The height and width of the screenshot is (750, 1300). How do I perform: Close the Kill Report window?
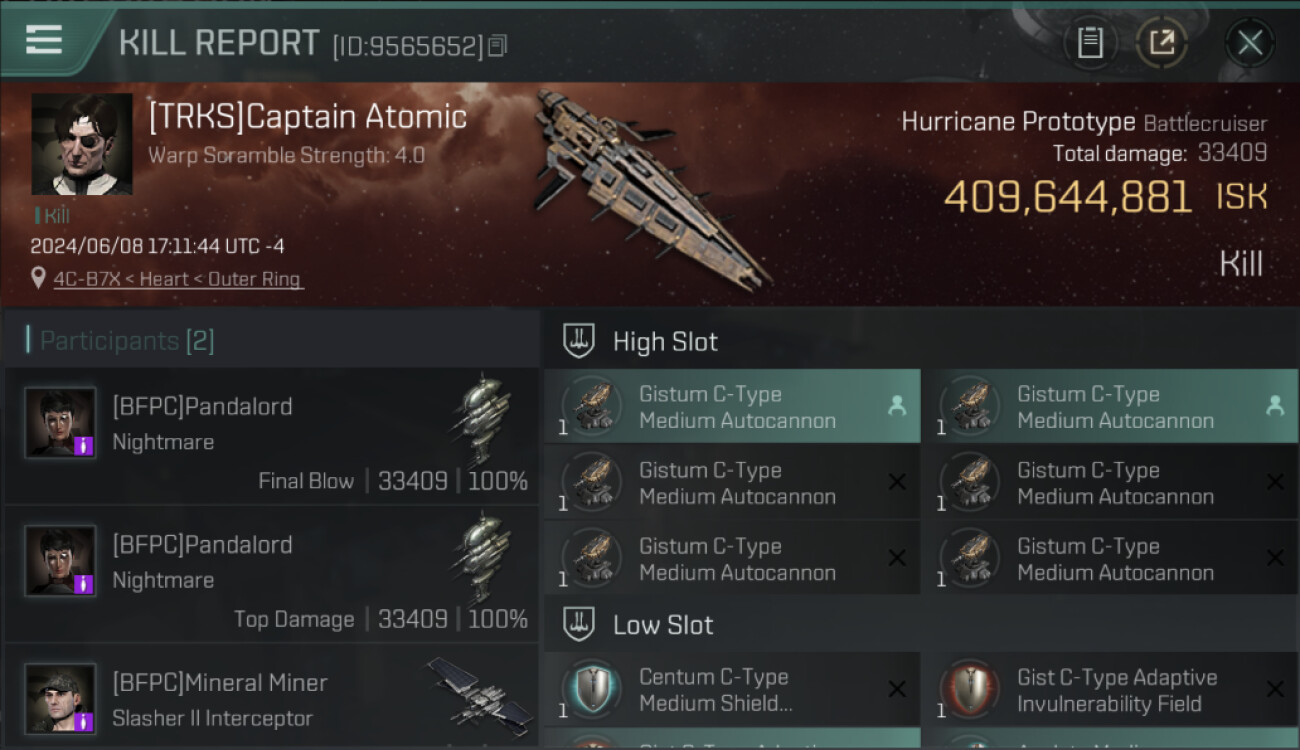click(1249, 42)
